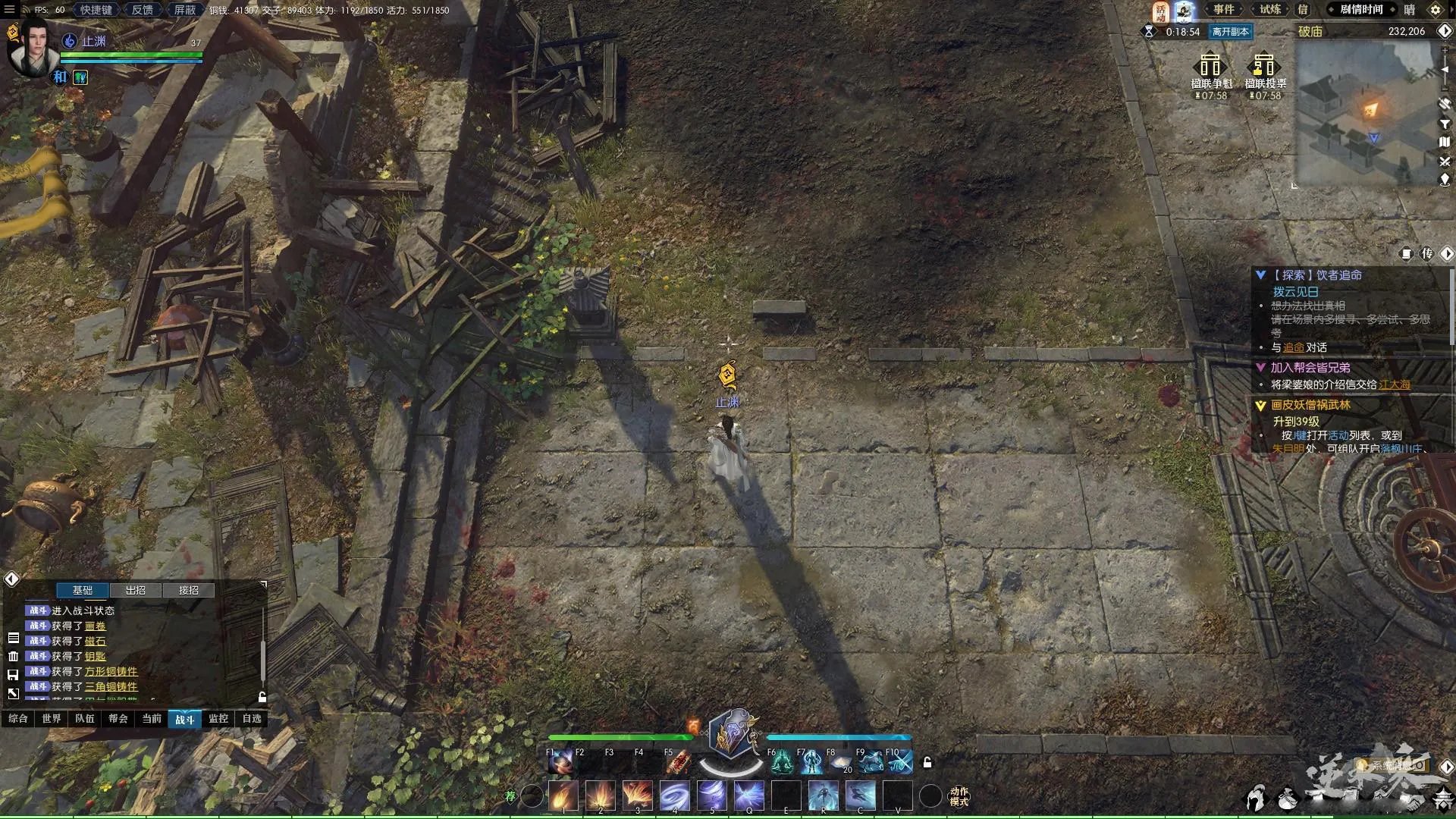Select the 出招 combat log filter

(136, 590)
